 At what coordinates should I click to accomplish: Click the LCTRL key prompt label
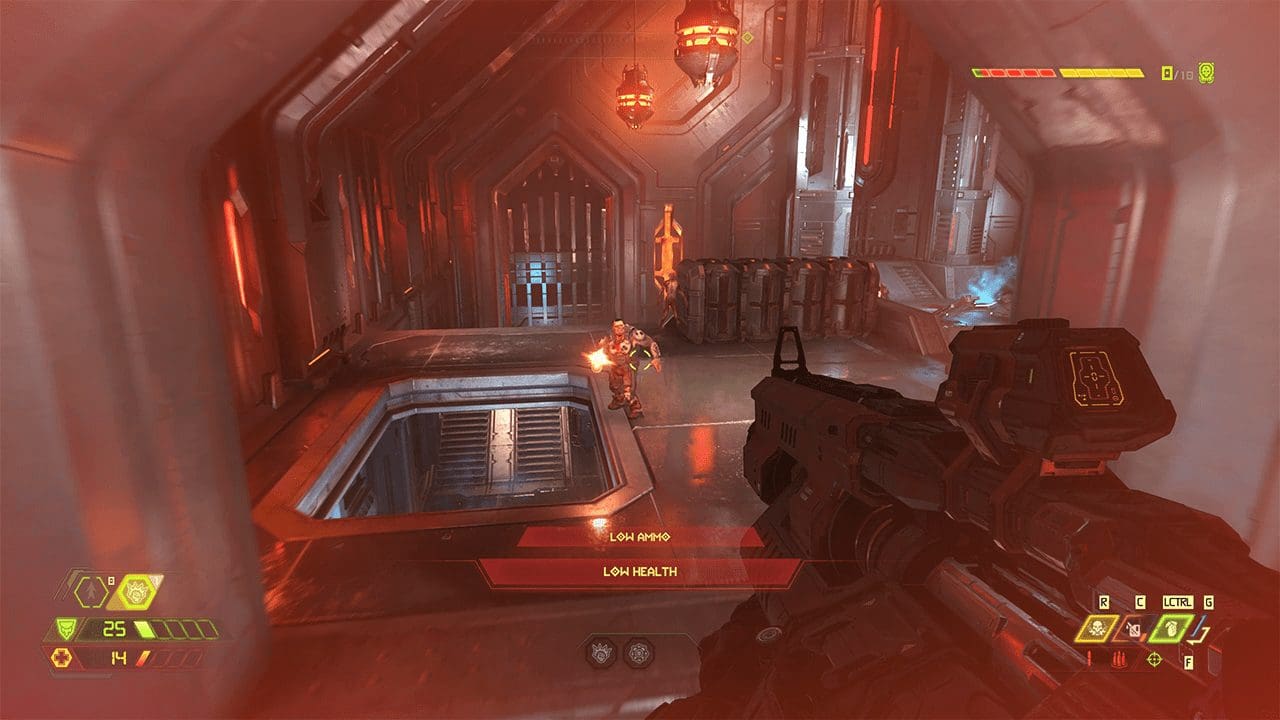pos(1177,602)
